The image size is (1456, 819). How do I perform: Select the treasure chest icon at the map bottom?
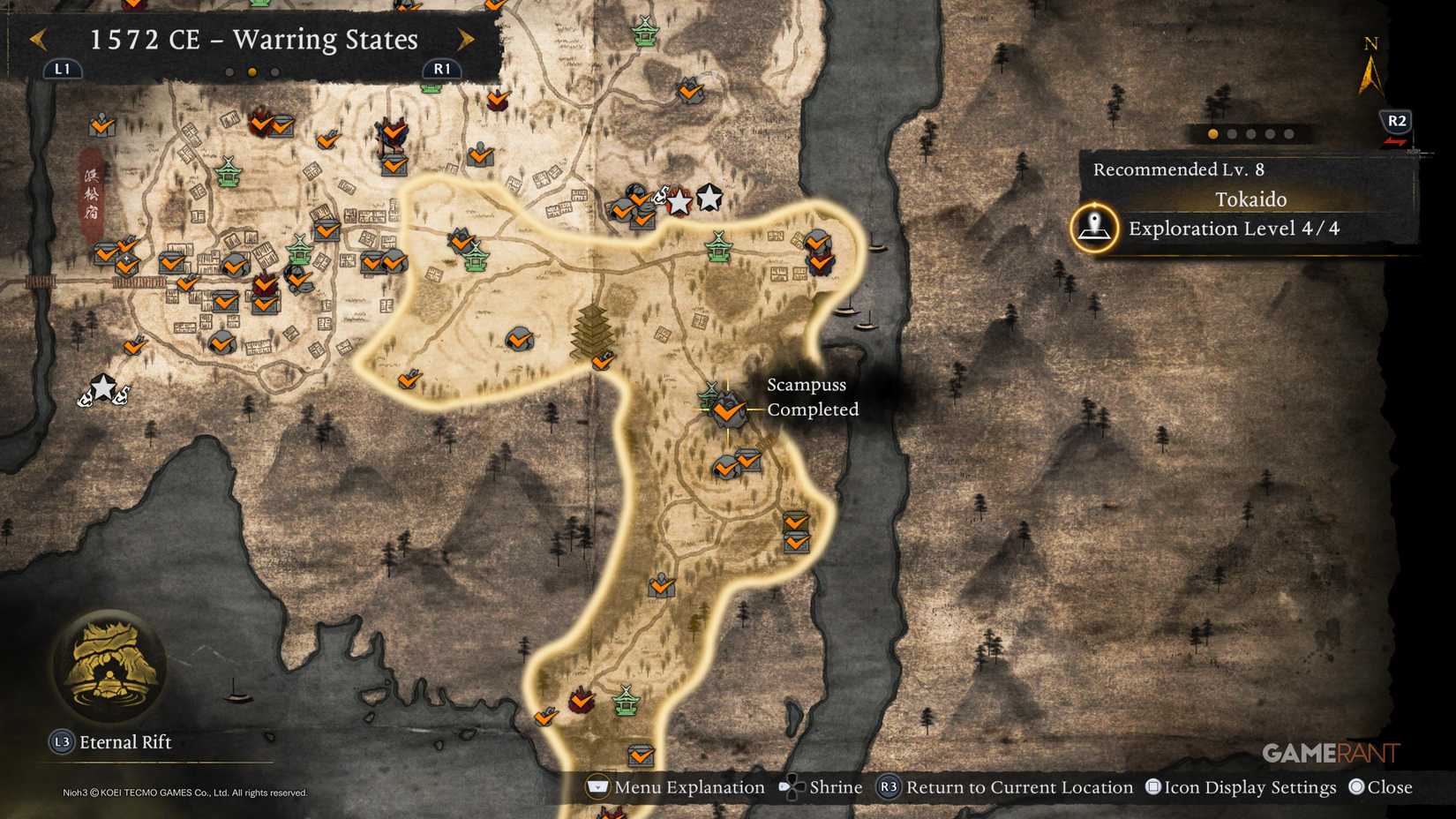pos(639,755)
